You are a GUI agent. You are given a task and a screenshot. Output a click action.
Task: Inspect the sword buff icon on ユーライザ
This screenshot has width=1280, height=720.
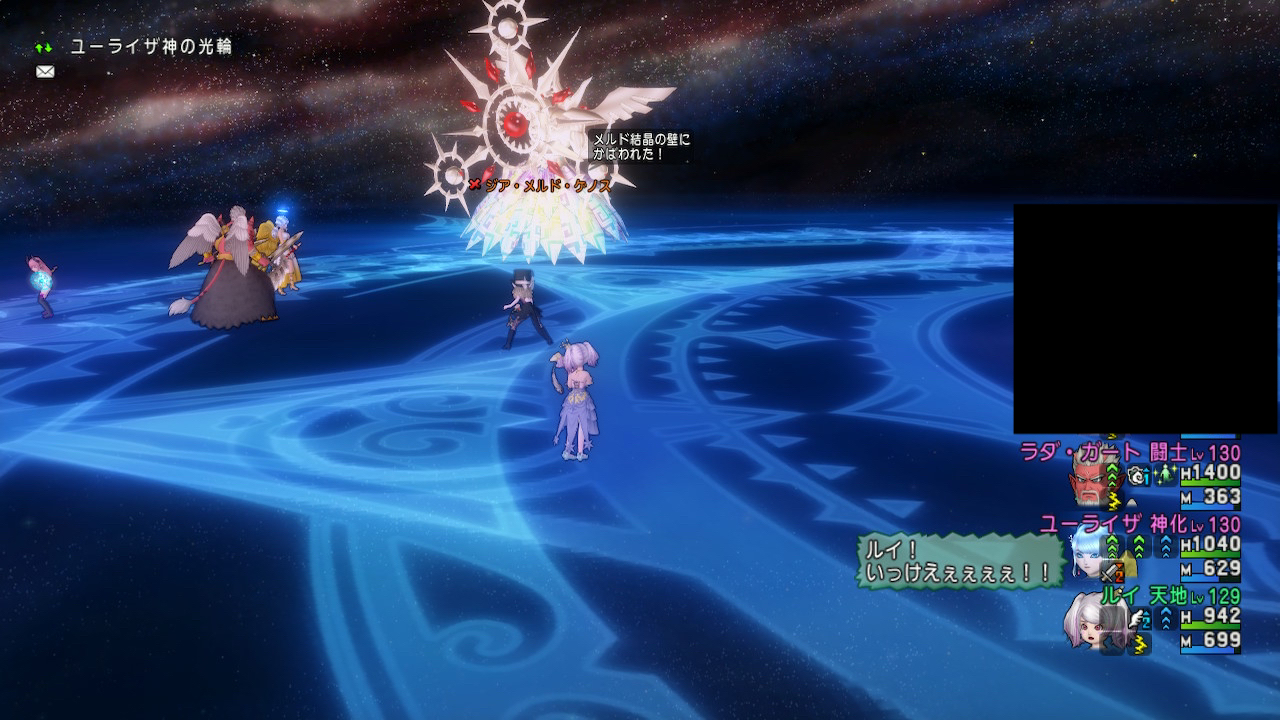coord(1111,572)
